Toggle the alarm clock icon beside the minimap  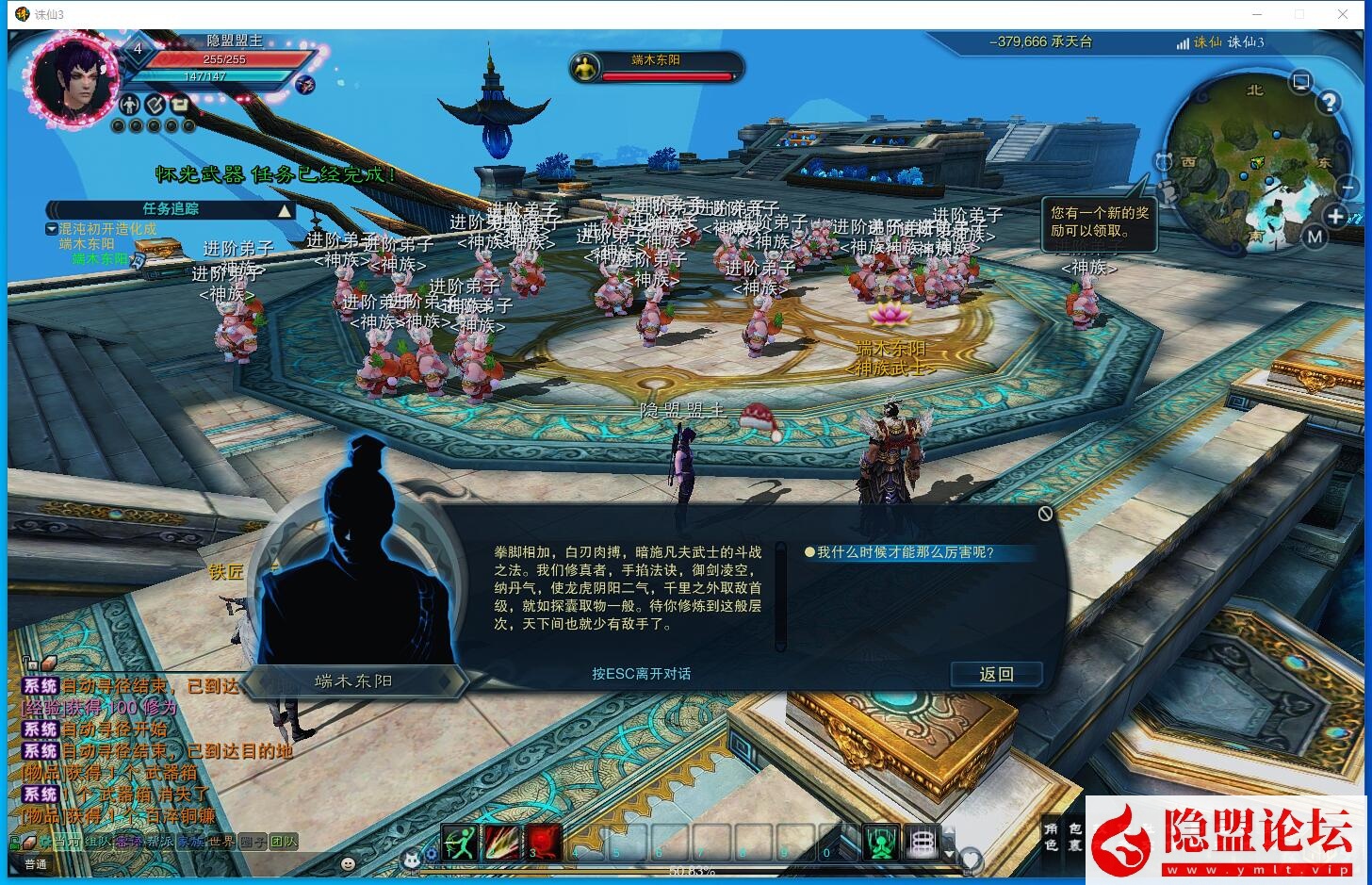(1164, 162)
